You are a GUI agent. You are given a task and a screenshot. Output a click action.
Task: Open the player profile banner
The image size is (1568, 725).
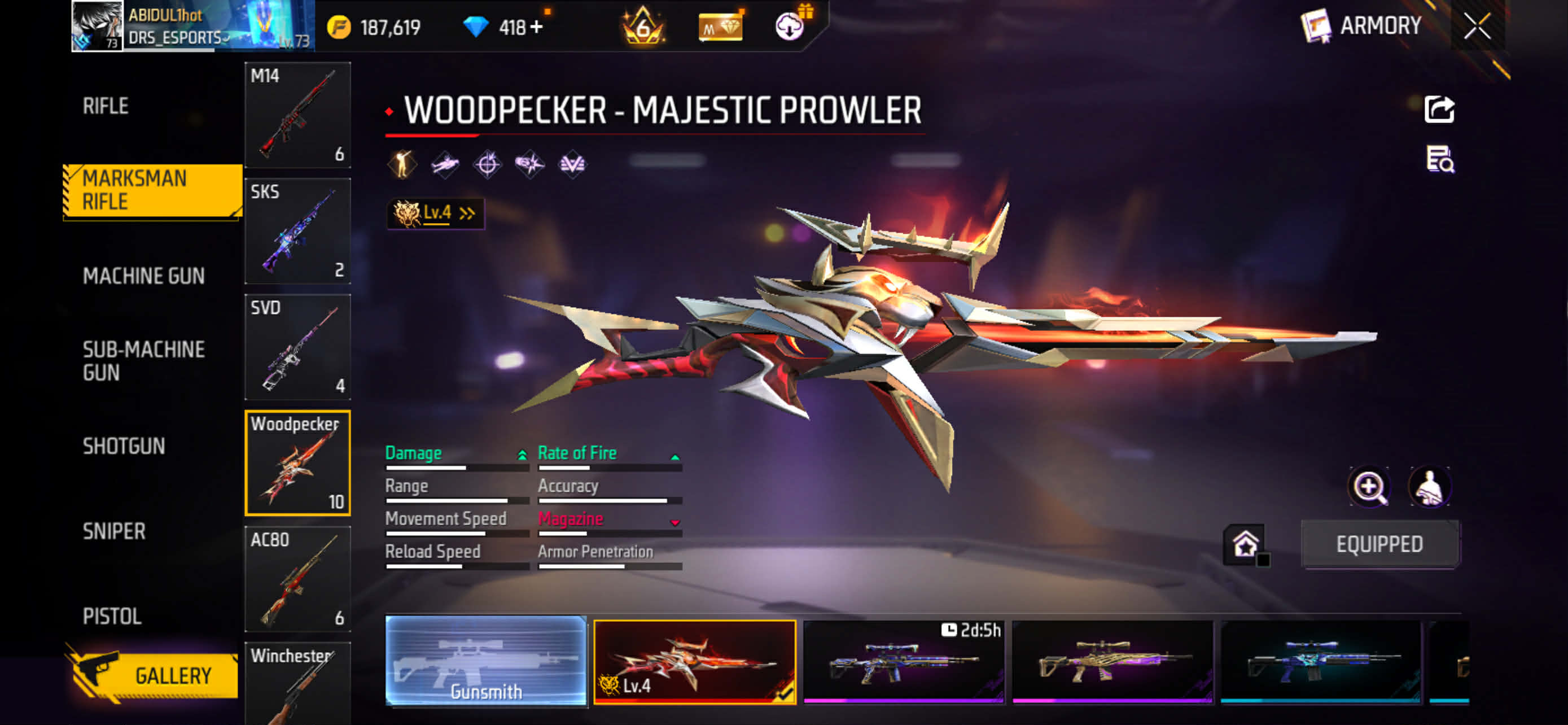pyautogui.click(x=192, y=26)
